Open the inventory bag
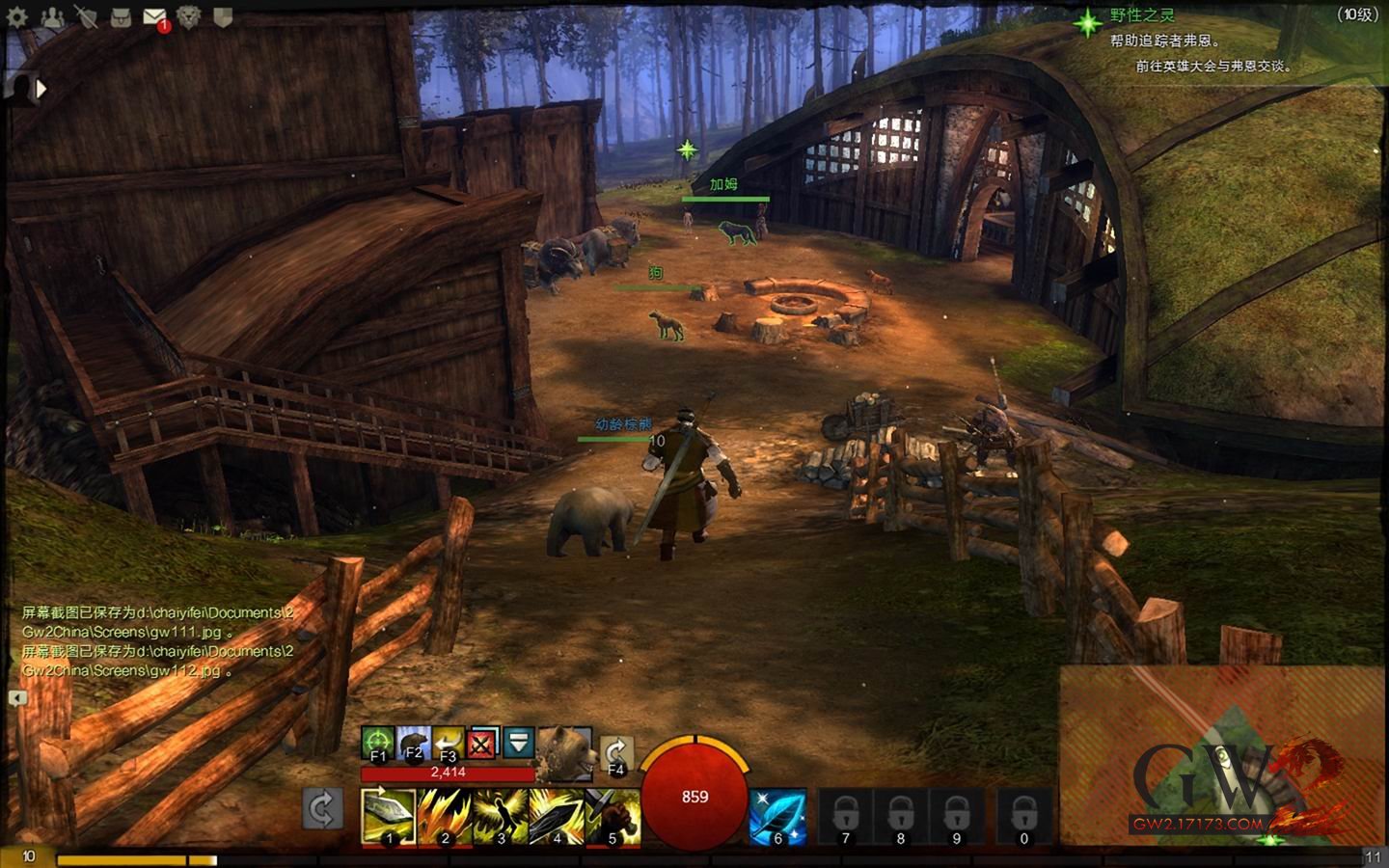The height and width of the screenshot is (868, 1389). pyautogui.click(x=121, y=16)
